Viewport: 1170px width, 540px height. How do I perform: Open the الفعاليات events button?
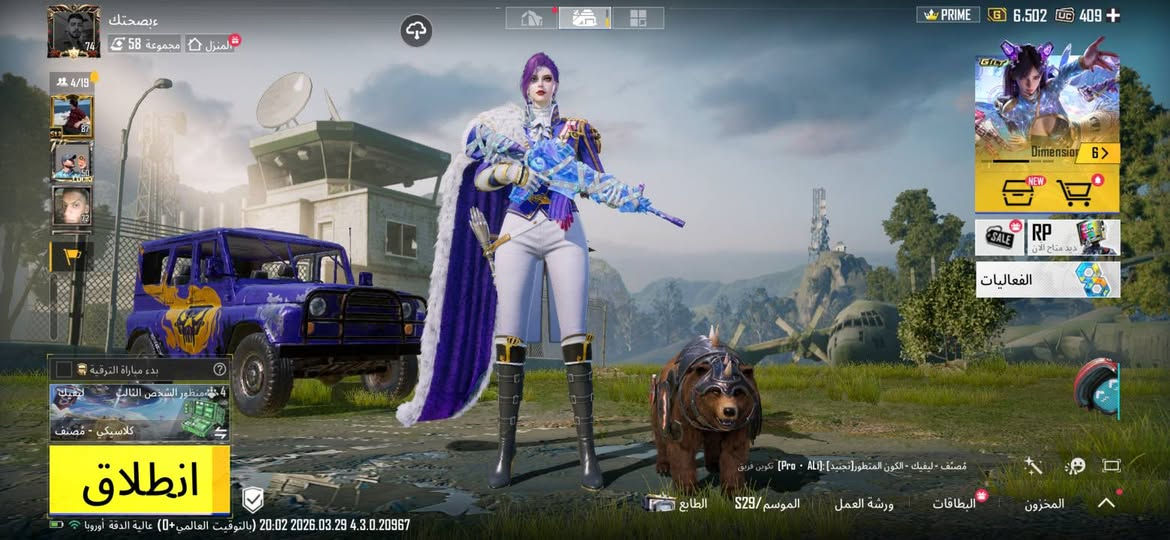coord(1047,280)
